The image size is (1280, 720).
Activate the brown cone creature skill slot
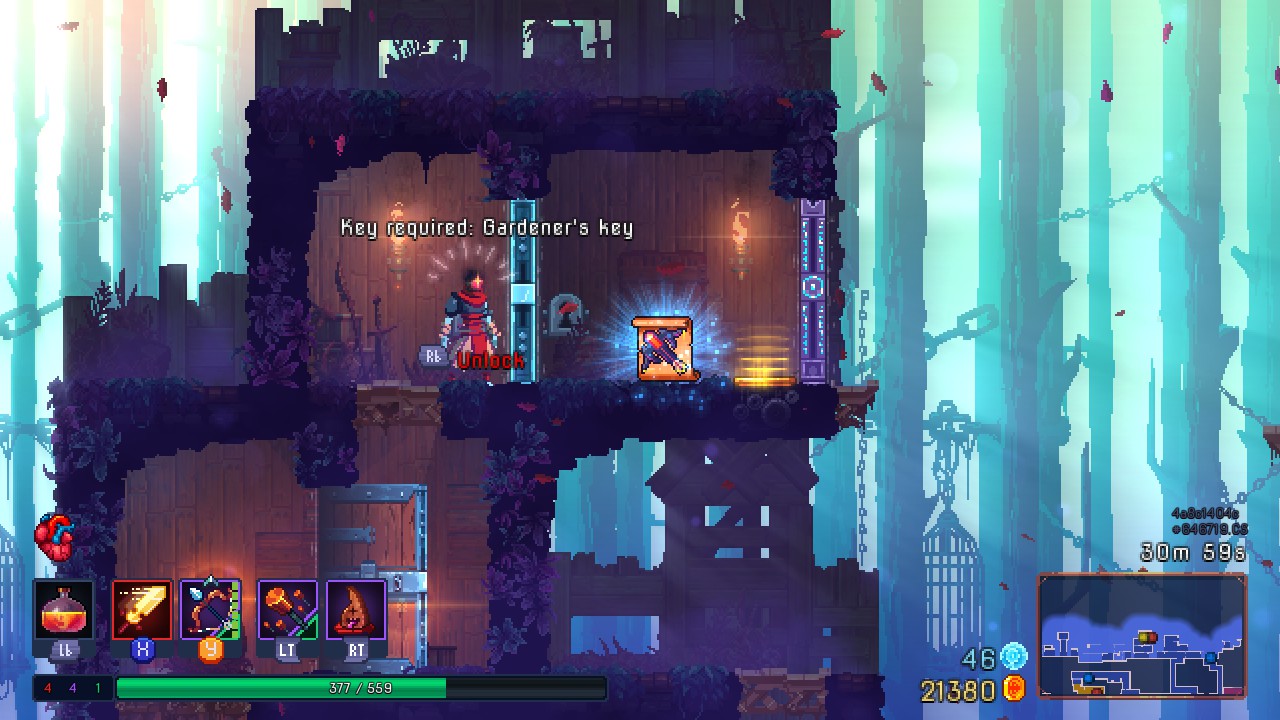coord(356,610)
